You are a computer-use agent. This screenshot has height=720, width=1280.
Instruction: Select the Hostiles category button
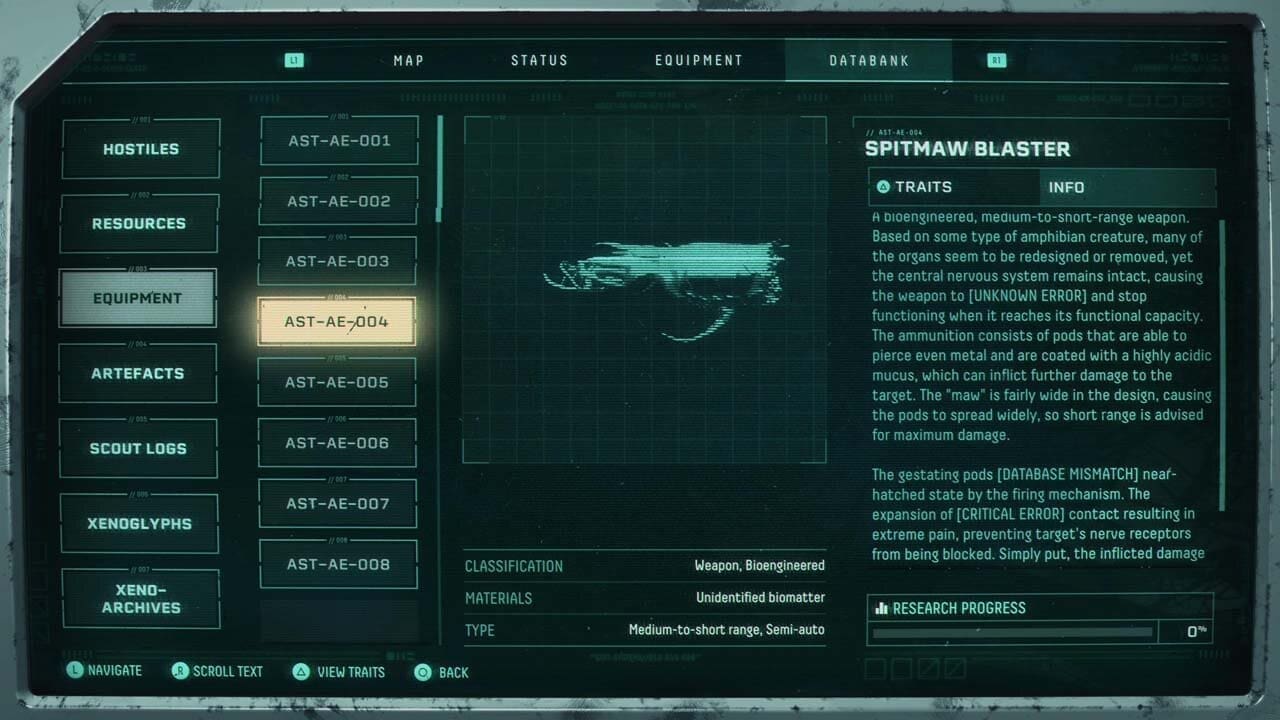coord(140,148)
